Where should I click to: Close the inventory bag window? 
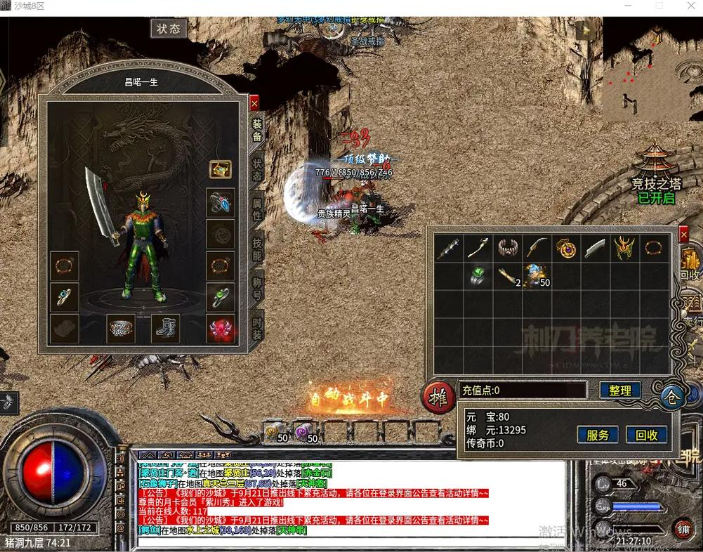[684, 234]
